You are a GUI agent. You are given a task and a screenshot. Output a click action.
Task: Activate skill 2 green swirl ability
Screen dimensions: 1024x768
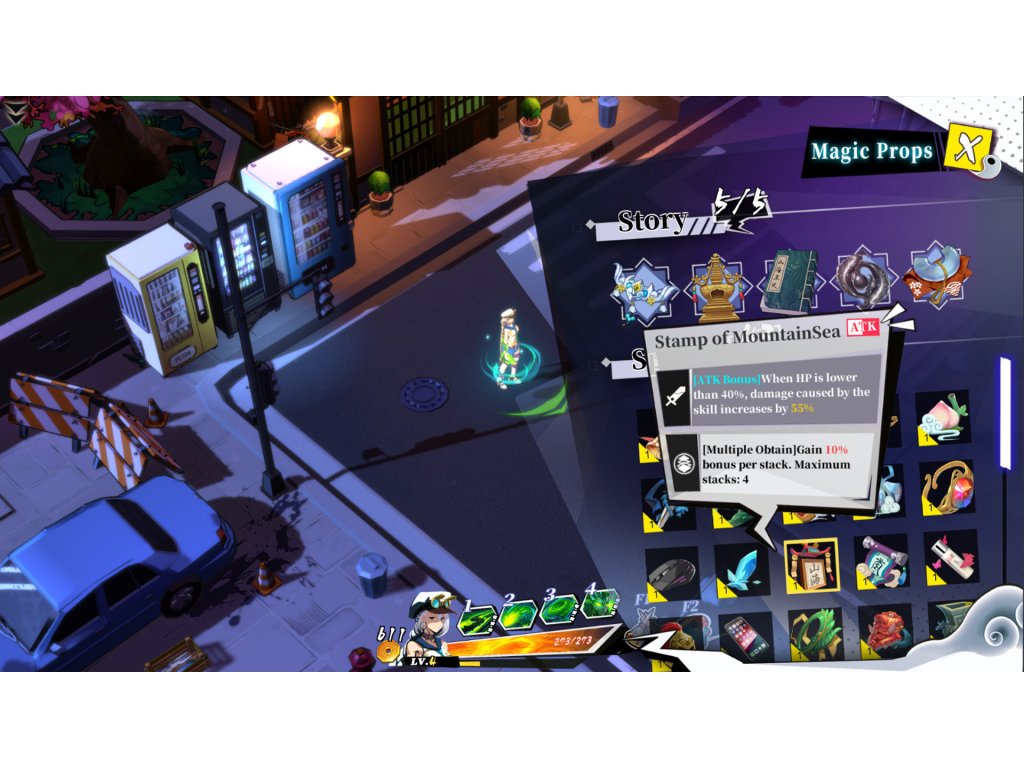519,615
